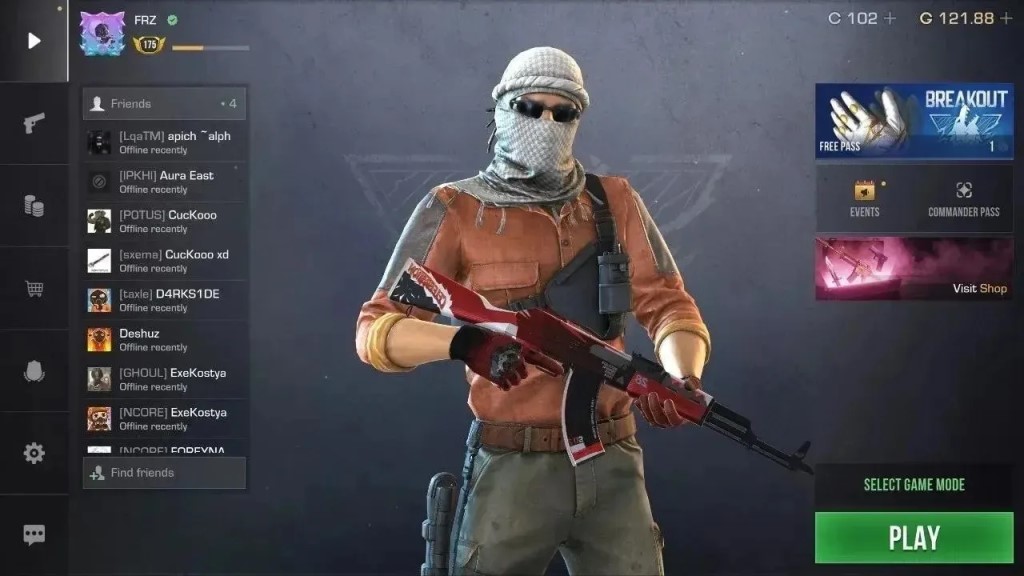Open the coins stack sidebar tab
The width and height of the screenshot is (1024, 576).
point(34,206)
